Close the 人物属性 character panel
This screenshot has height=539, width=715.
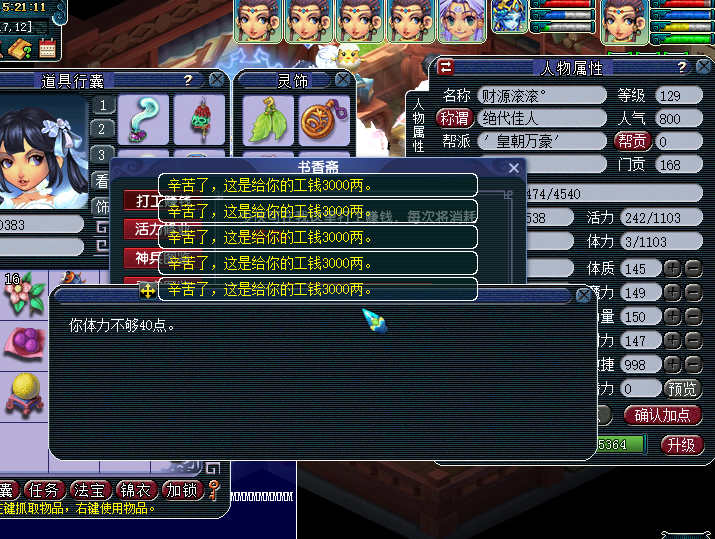705,67
